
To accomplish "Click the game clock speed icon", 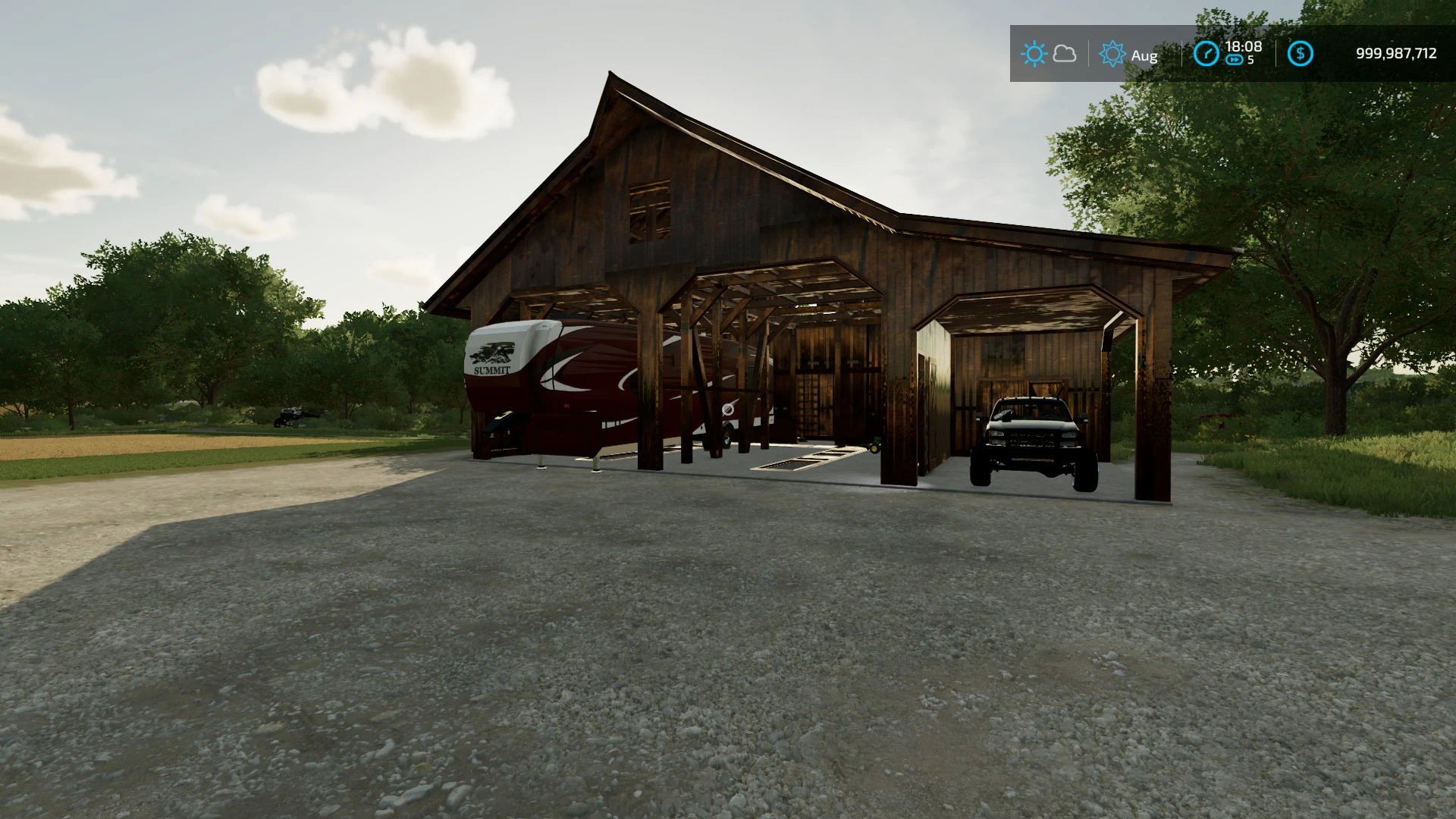I will coord(1206,54).
